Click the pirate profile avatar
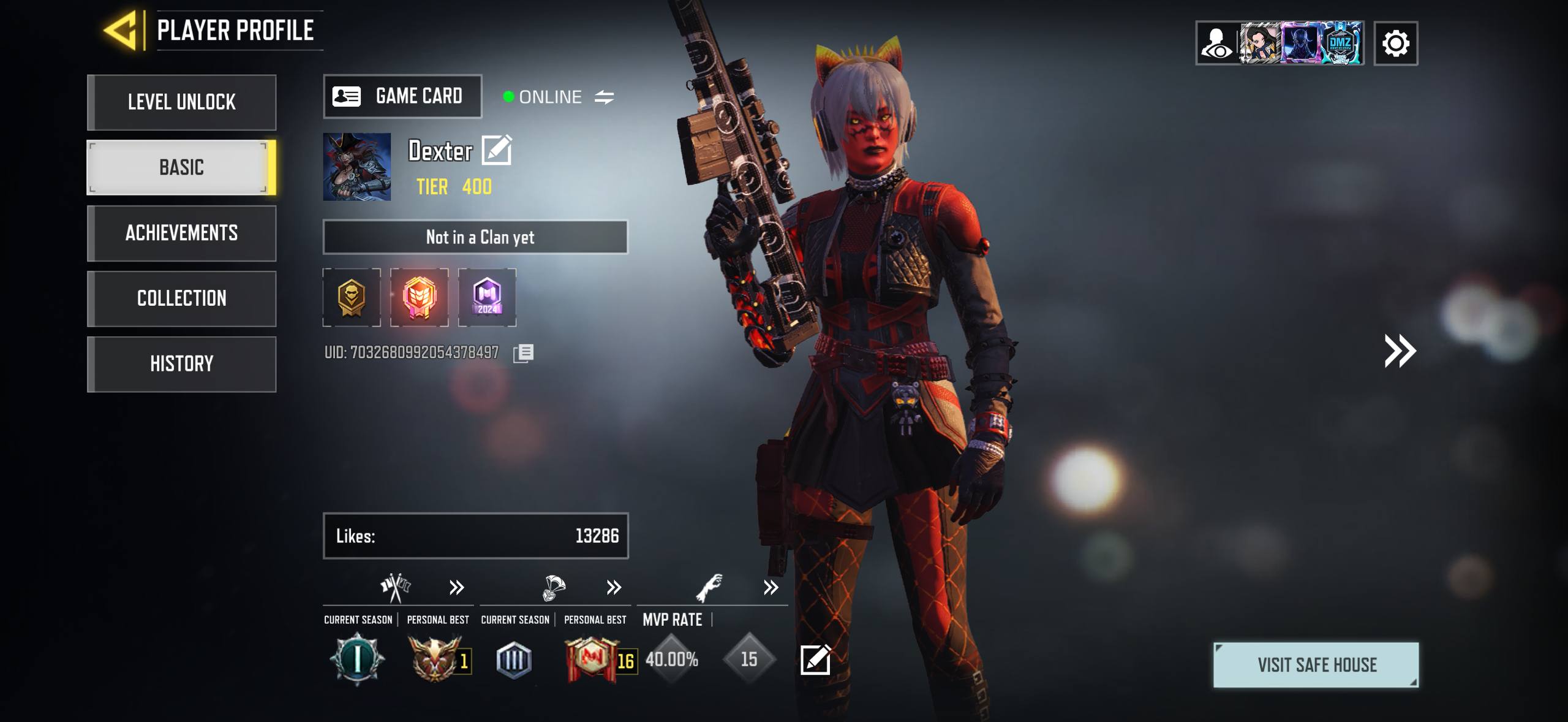Image resolution: width=1568 pixels, height=722 pixels. click(357, 167)
